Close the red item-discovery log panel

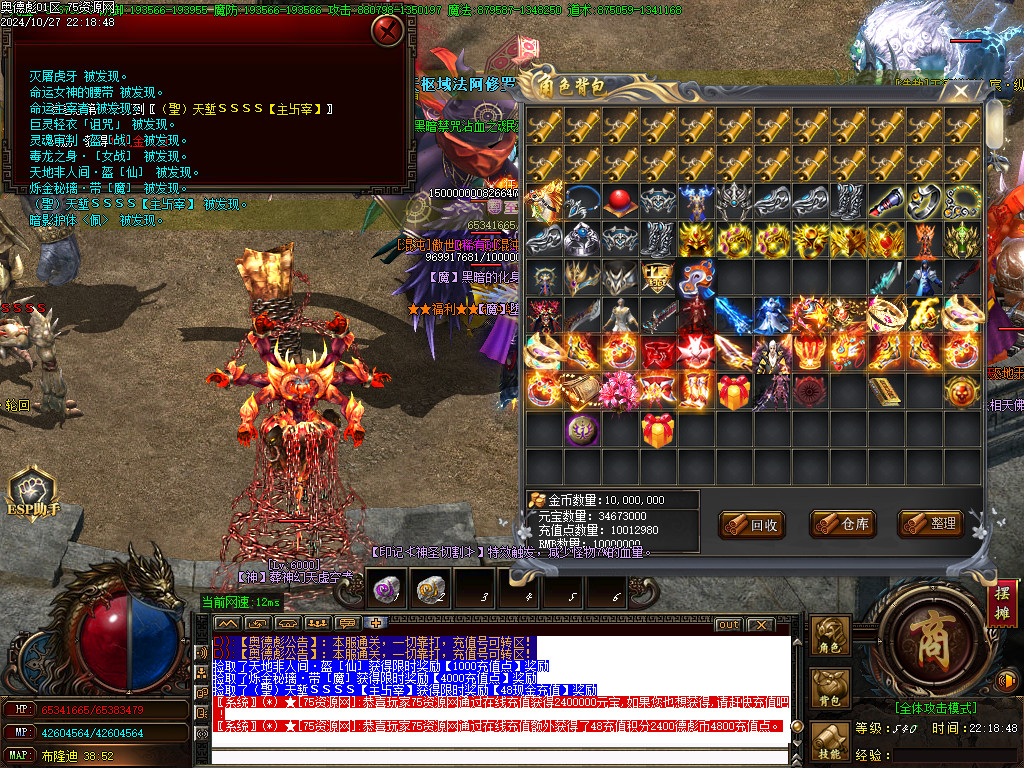pyautogui.click(x=387, y=31)
